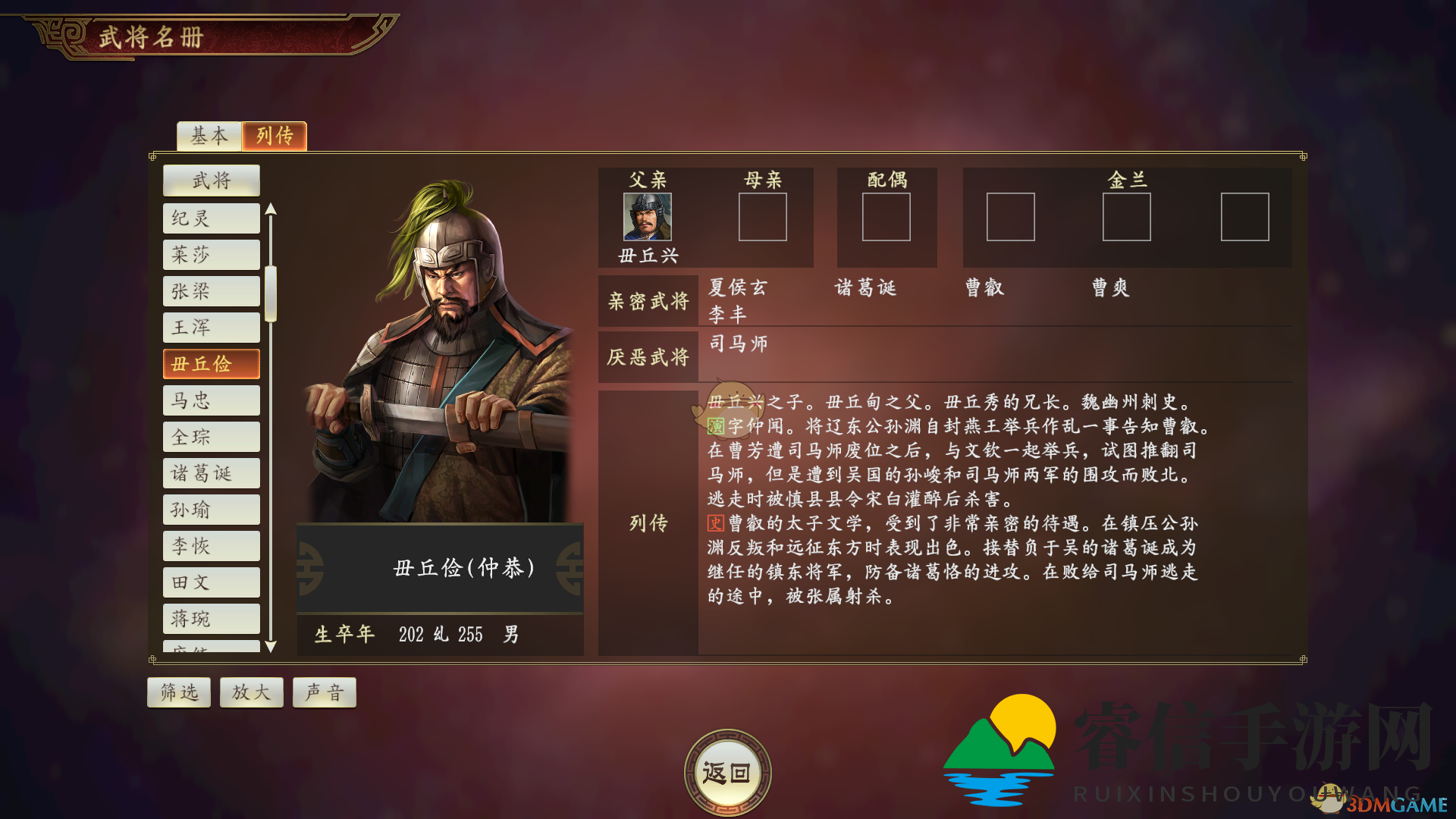Screen dimensions: 1456x819
Task: Open 王浑's biography entry
Action: click(212, 328)
